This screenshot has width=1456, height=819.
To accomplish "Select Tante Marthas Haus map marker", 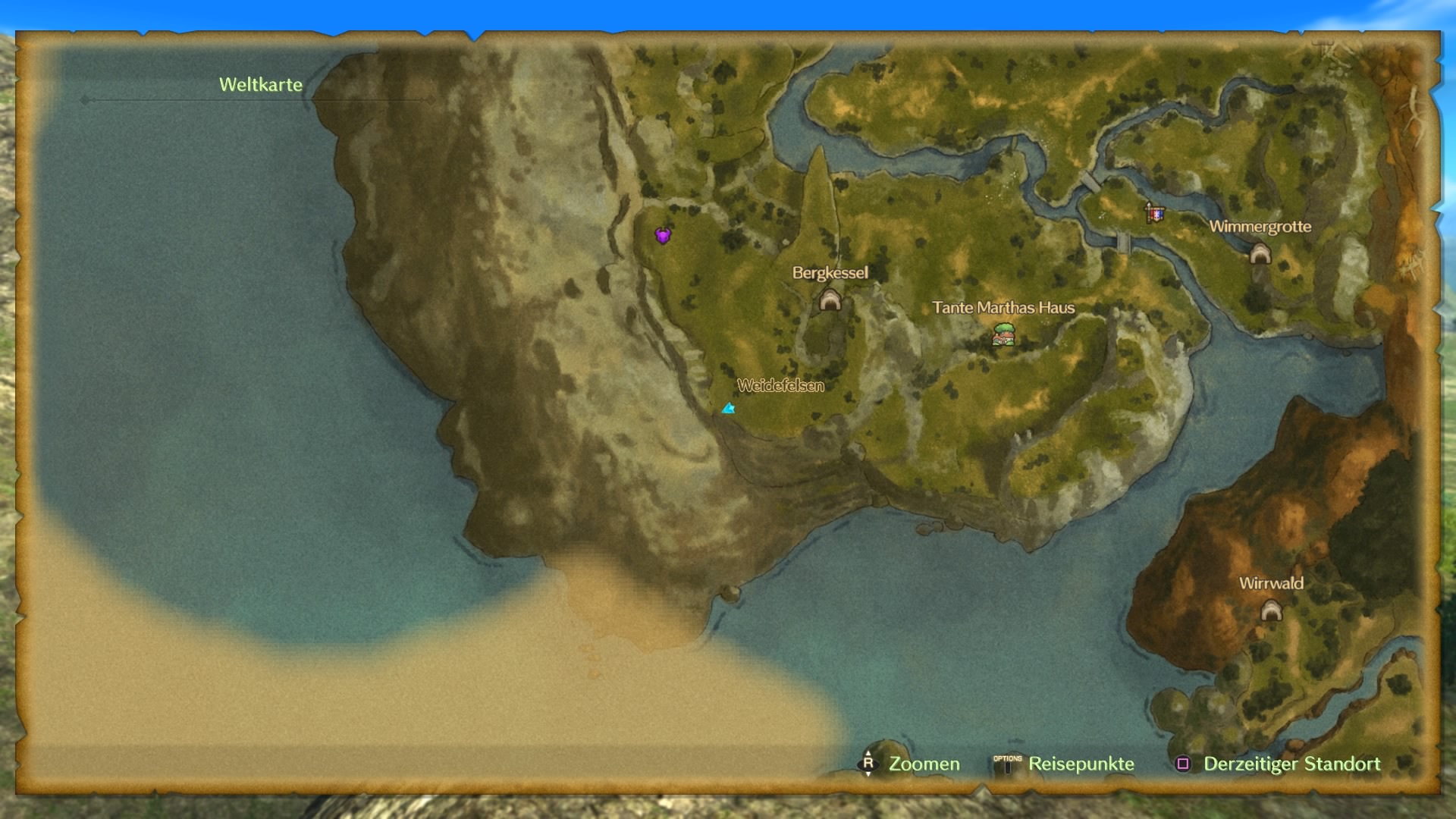I will pyautogui.click(x=1004, y=334).
